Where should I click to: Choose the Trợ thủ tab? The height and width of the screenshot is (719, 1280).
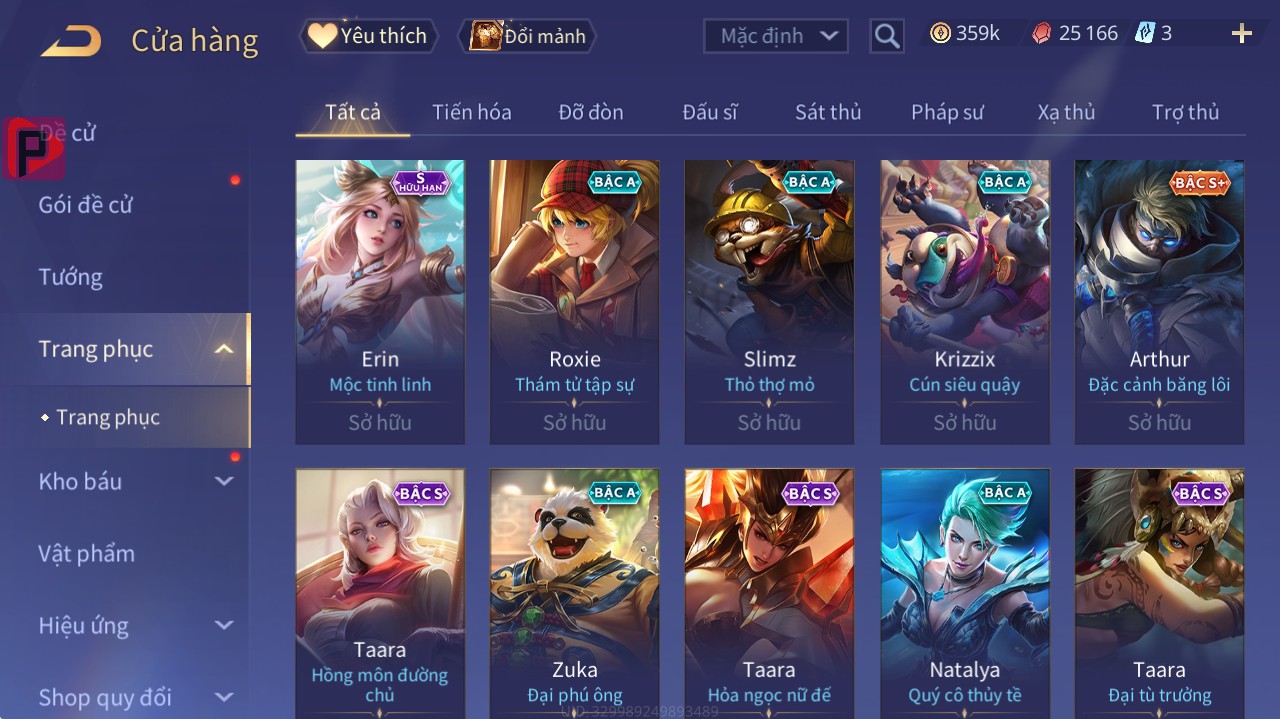(1185, 112)
